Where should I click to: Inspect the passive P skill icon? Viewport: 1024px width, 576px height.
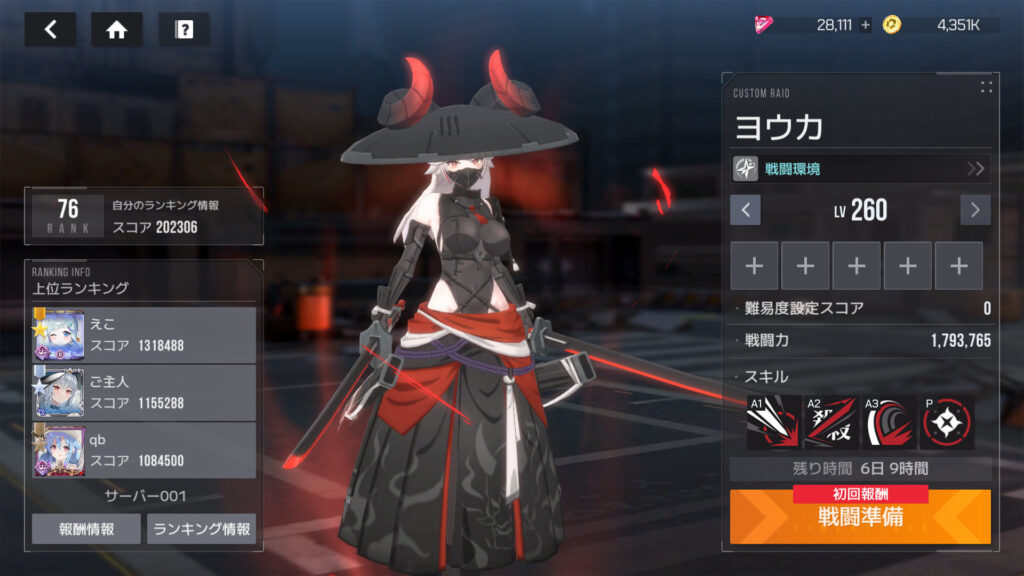point(947,421)
